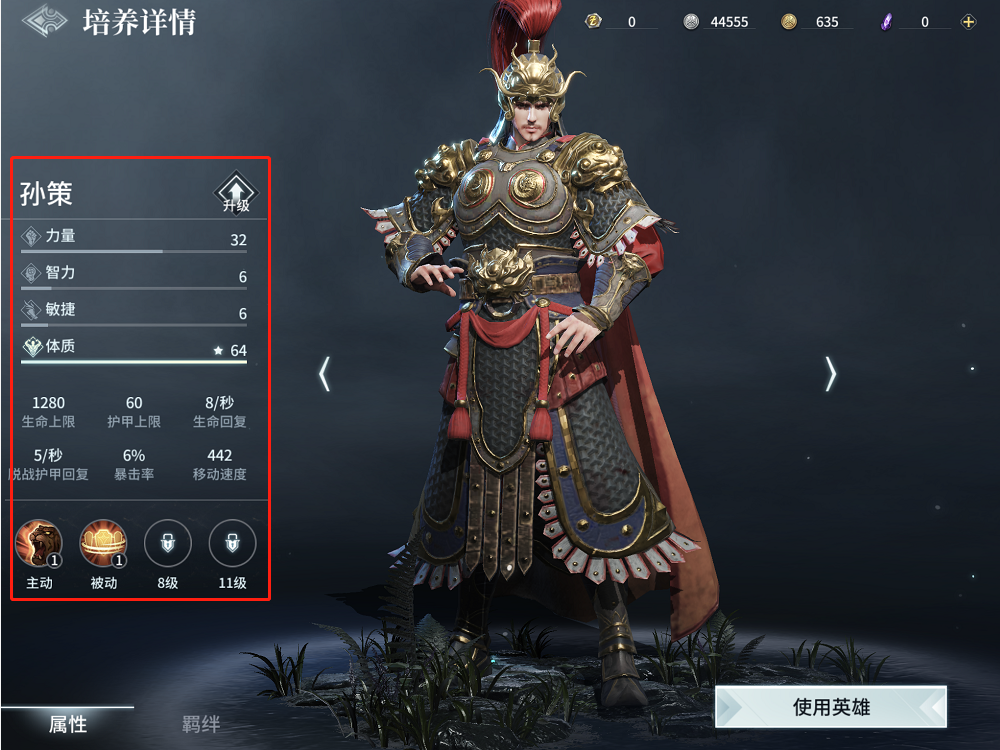Click the locked skill slot labeled 8级
Viewport: 1000px width, 750px height.
[168, 544]
